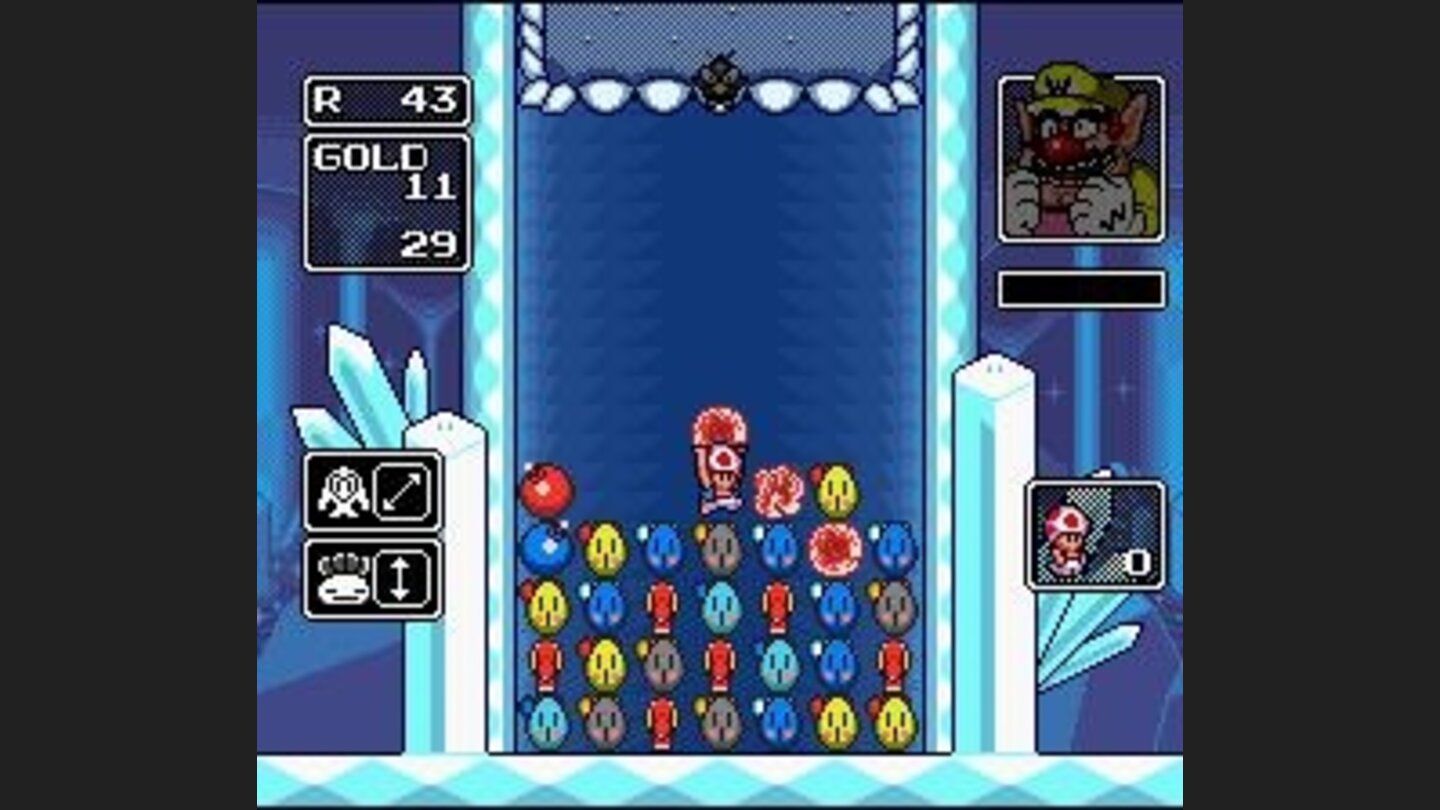
Task: Select the enemy sprite indicator icon
Action: (x=345, y=490)
